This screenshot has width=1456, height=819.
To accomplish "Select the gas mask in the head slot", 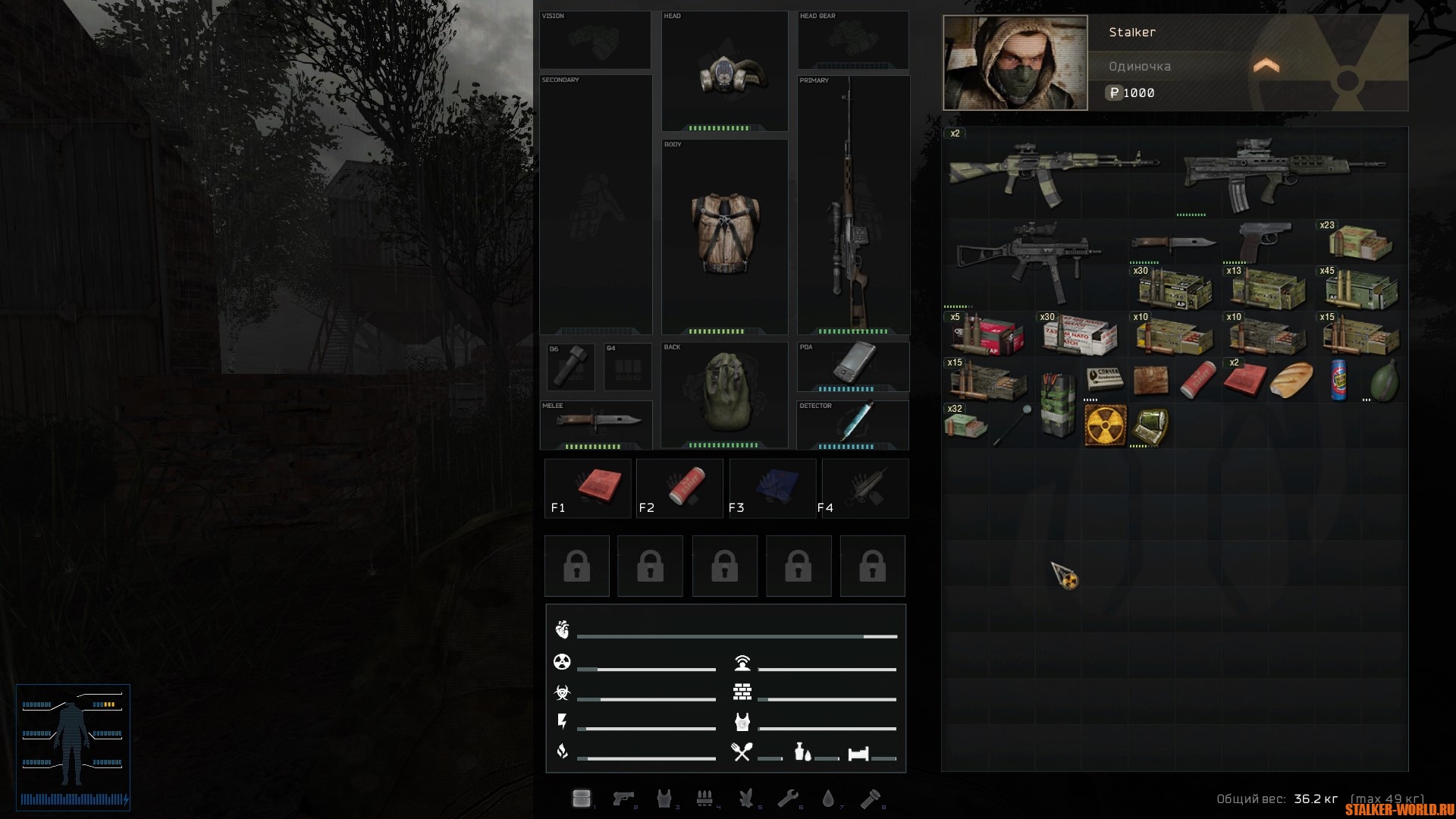I will [x=724, y=73].
